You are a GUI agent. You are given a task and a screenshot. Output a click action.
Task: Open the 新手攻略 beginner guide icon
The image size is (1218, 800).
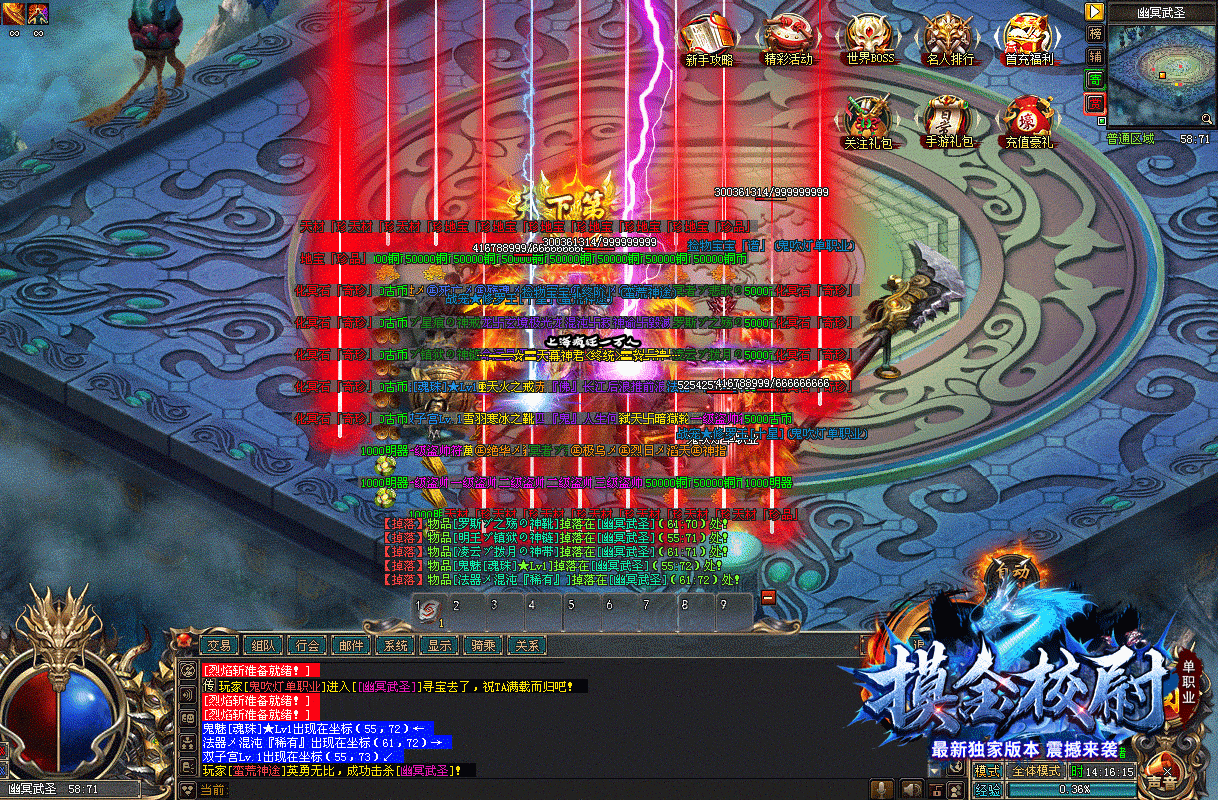[x=708, y=39]
